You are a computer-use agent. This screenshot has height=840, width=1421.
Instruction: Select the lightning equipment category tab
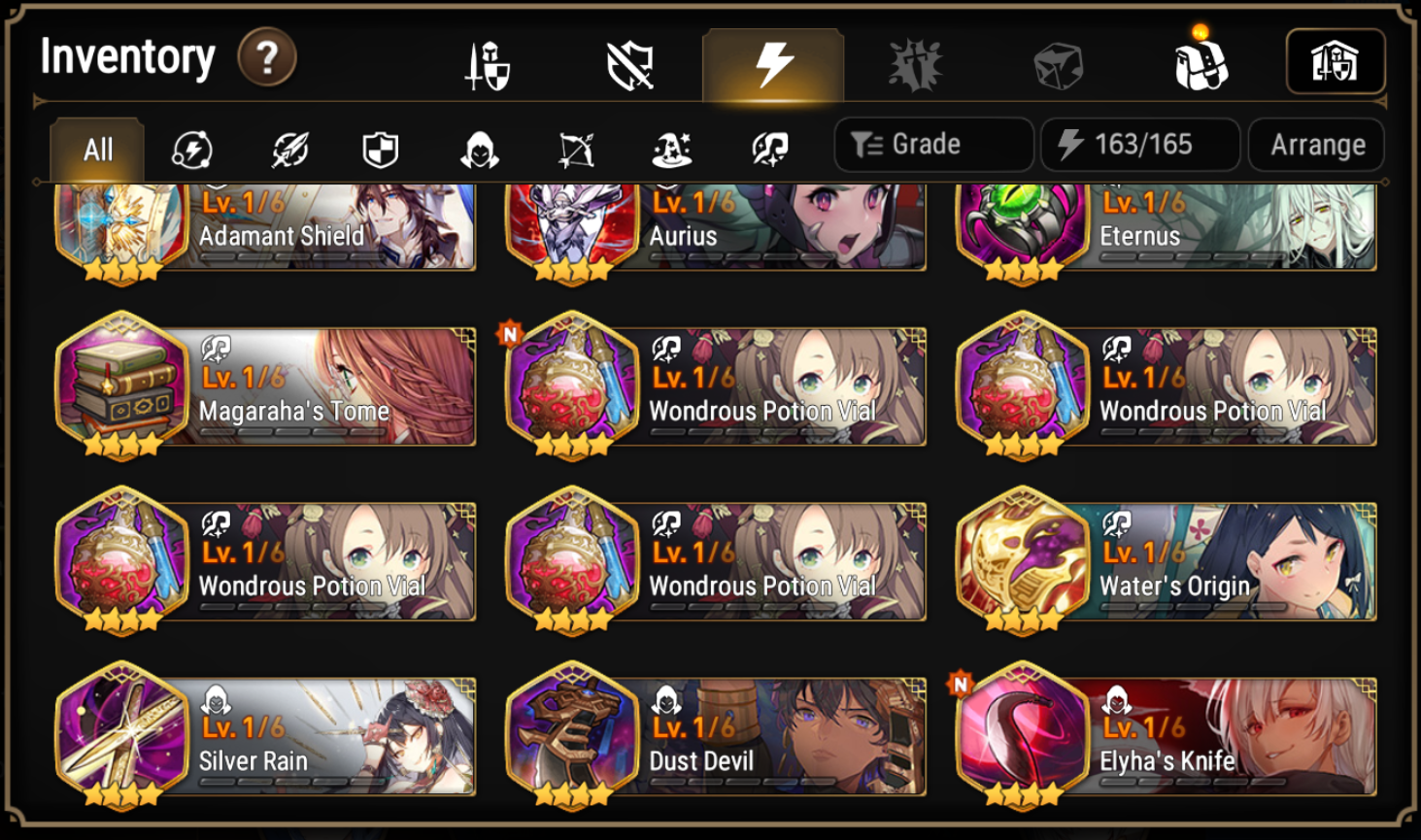[x=770, y=61]
